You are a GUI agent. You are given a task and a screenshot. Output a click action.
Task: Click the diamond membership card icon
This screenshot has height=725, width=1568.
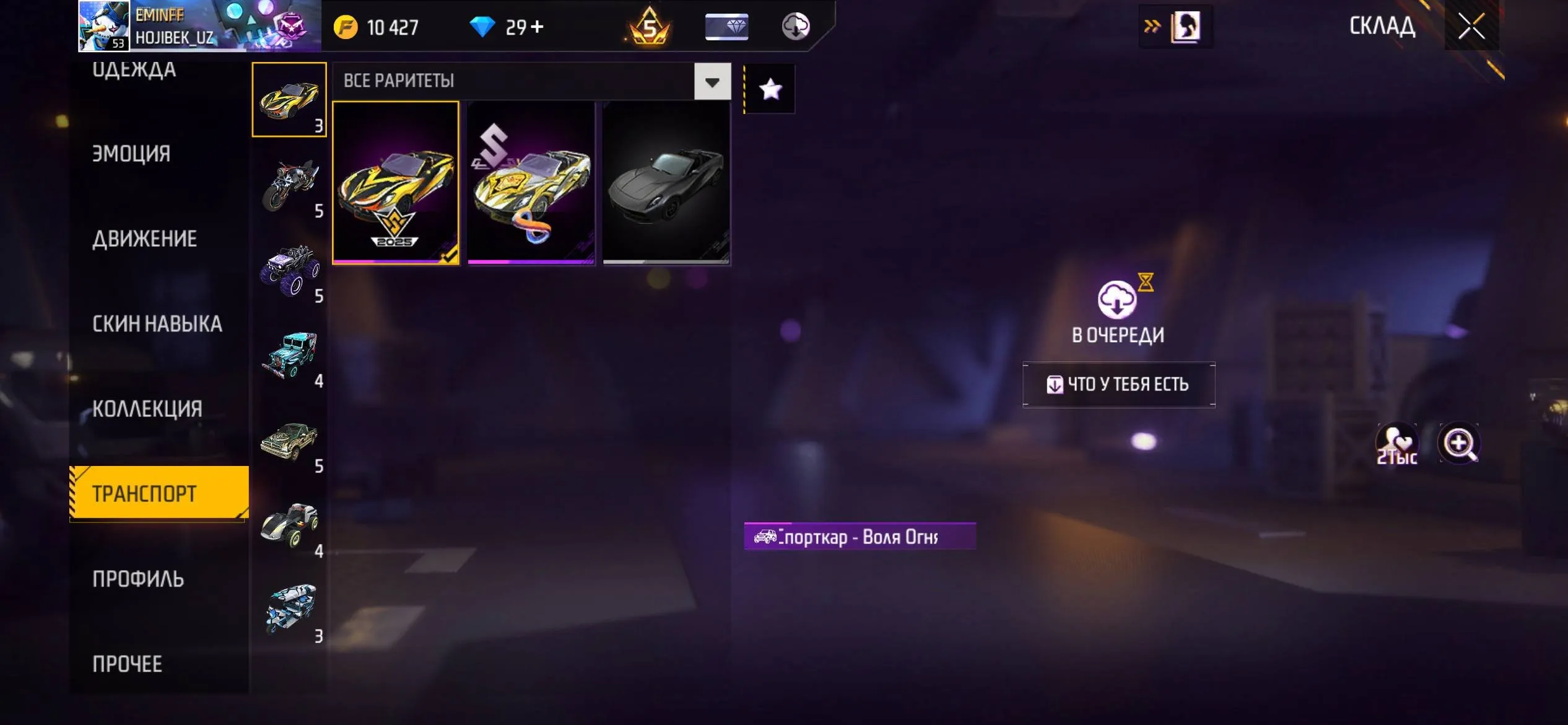tap(728, 27)
